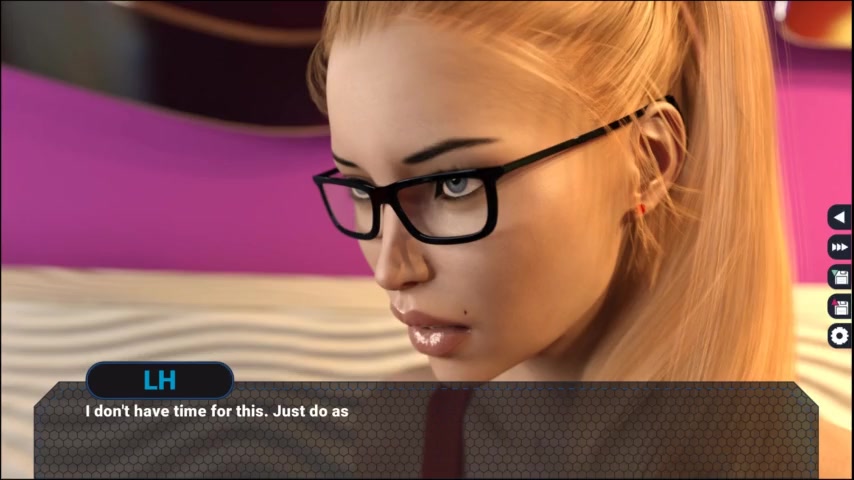The height and width of the screenshot is (480, 854).
Task: Open the gear settings icon
Action: (840, 336)
